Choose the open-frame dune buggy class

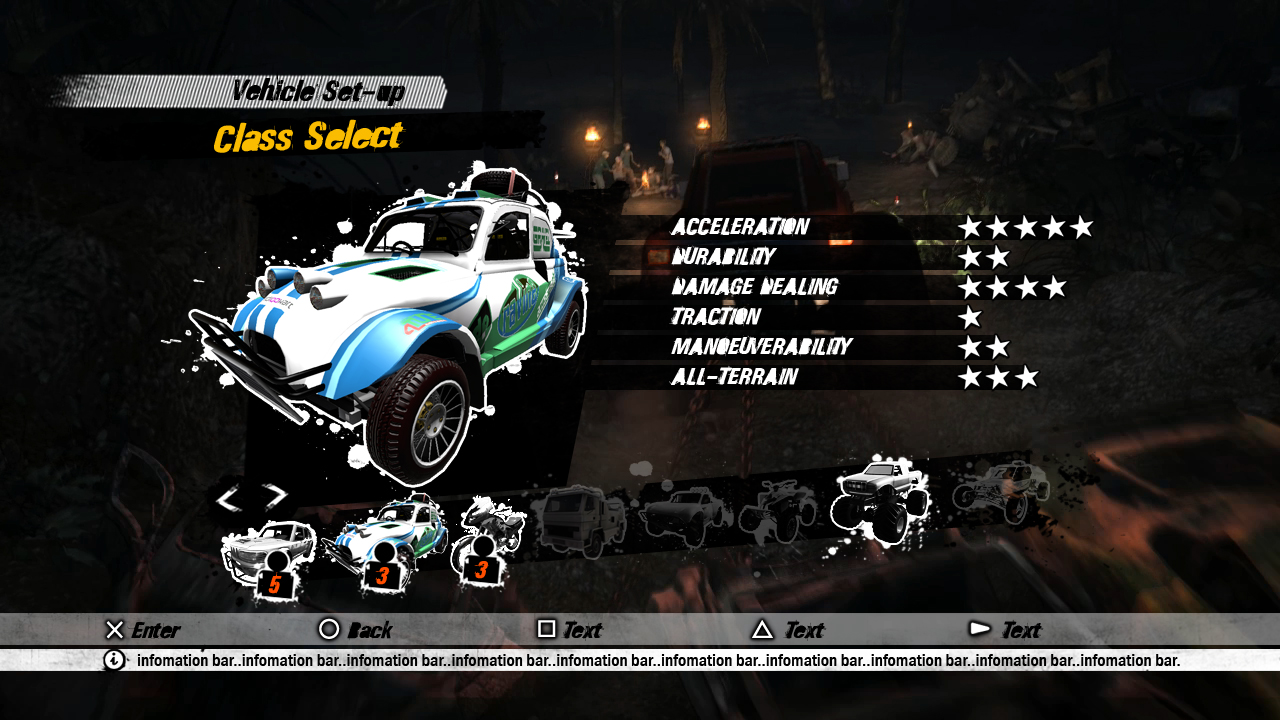(x=1000, y=490)
